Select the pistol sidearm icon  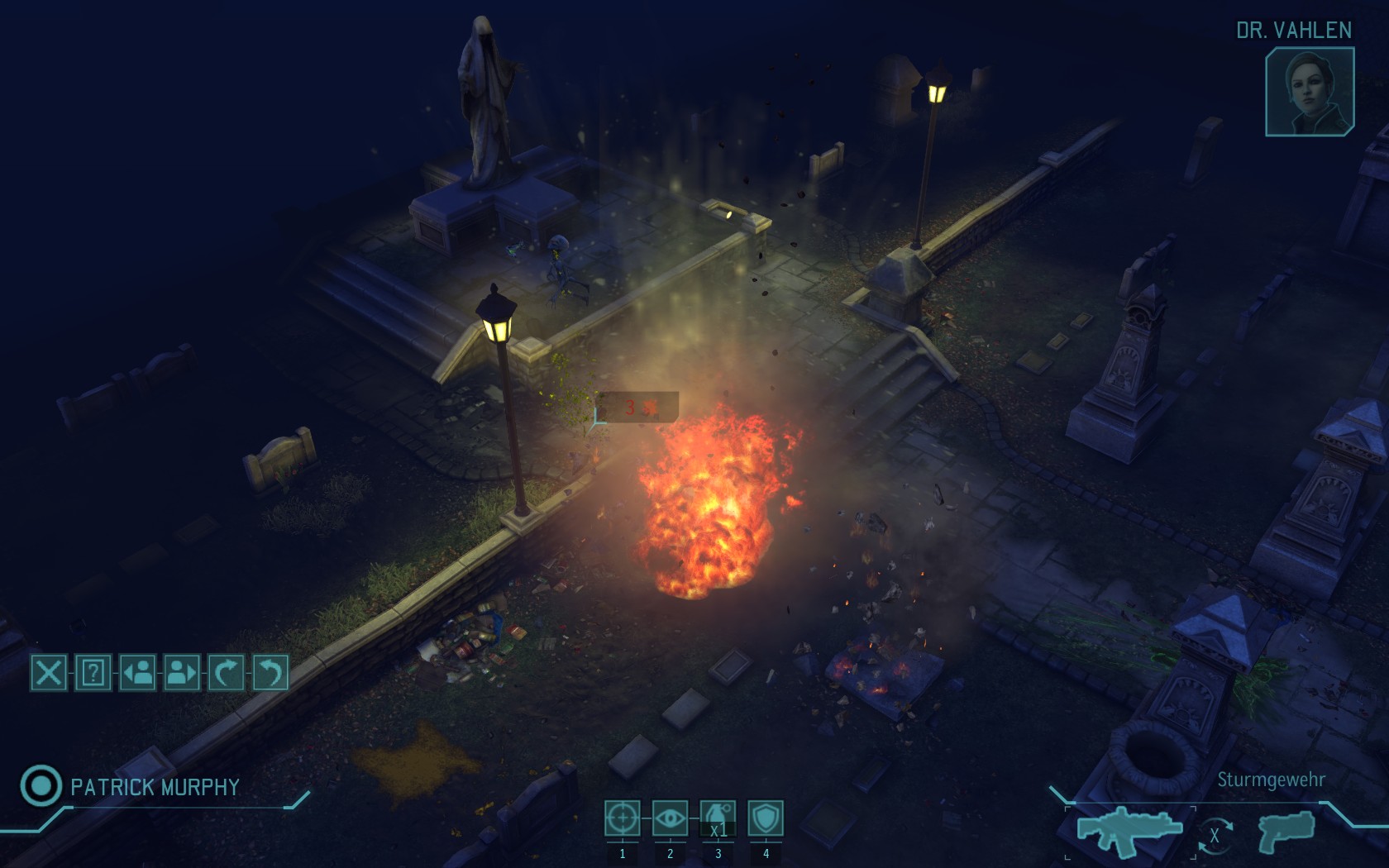click(1286, 830)
